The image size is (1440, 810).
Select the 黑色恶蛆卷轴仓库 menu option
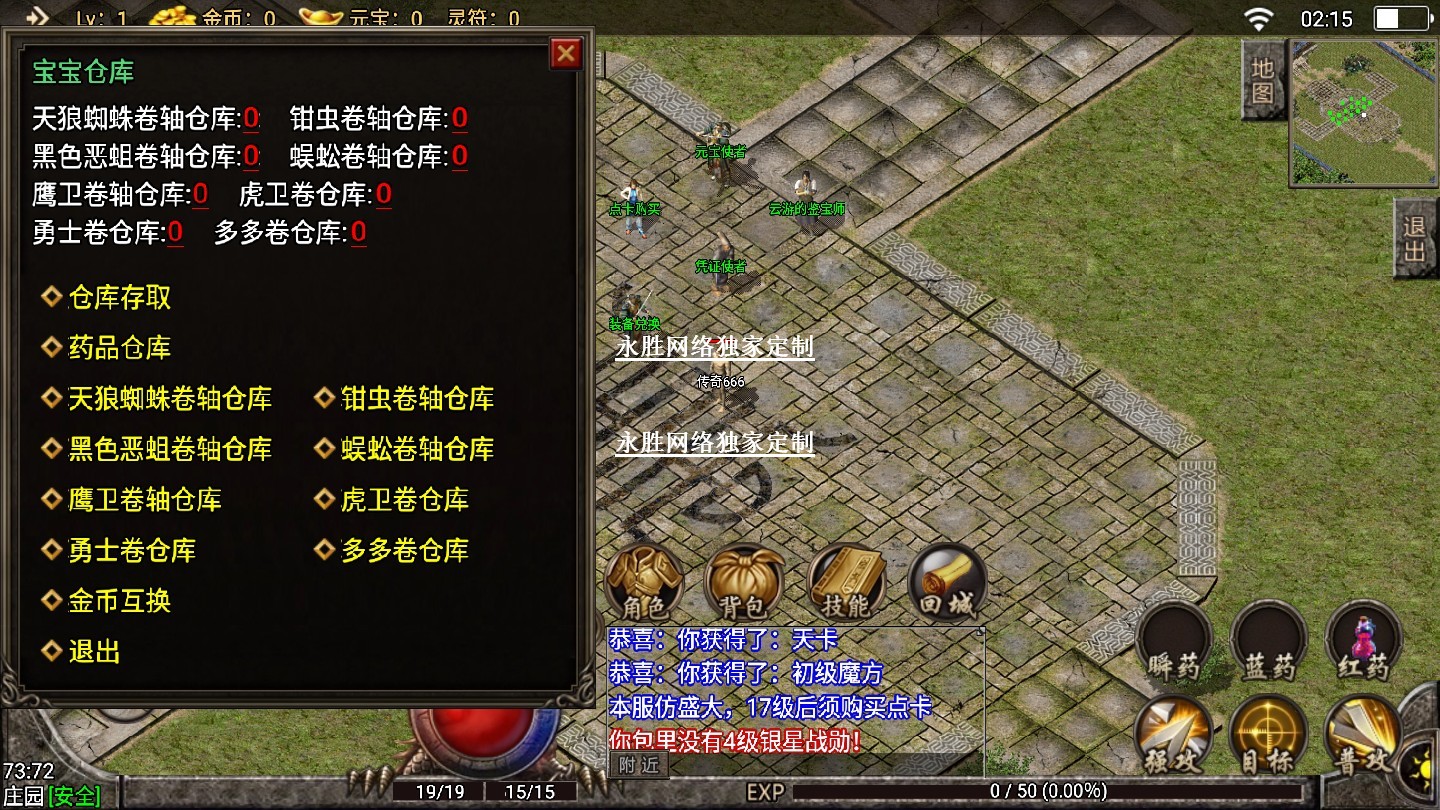169,449
